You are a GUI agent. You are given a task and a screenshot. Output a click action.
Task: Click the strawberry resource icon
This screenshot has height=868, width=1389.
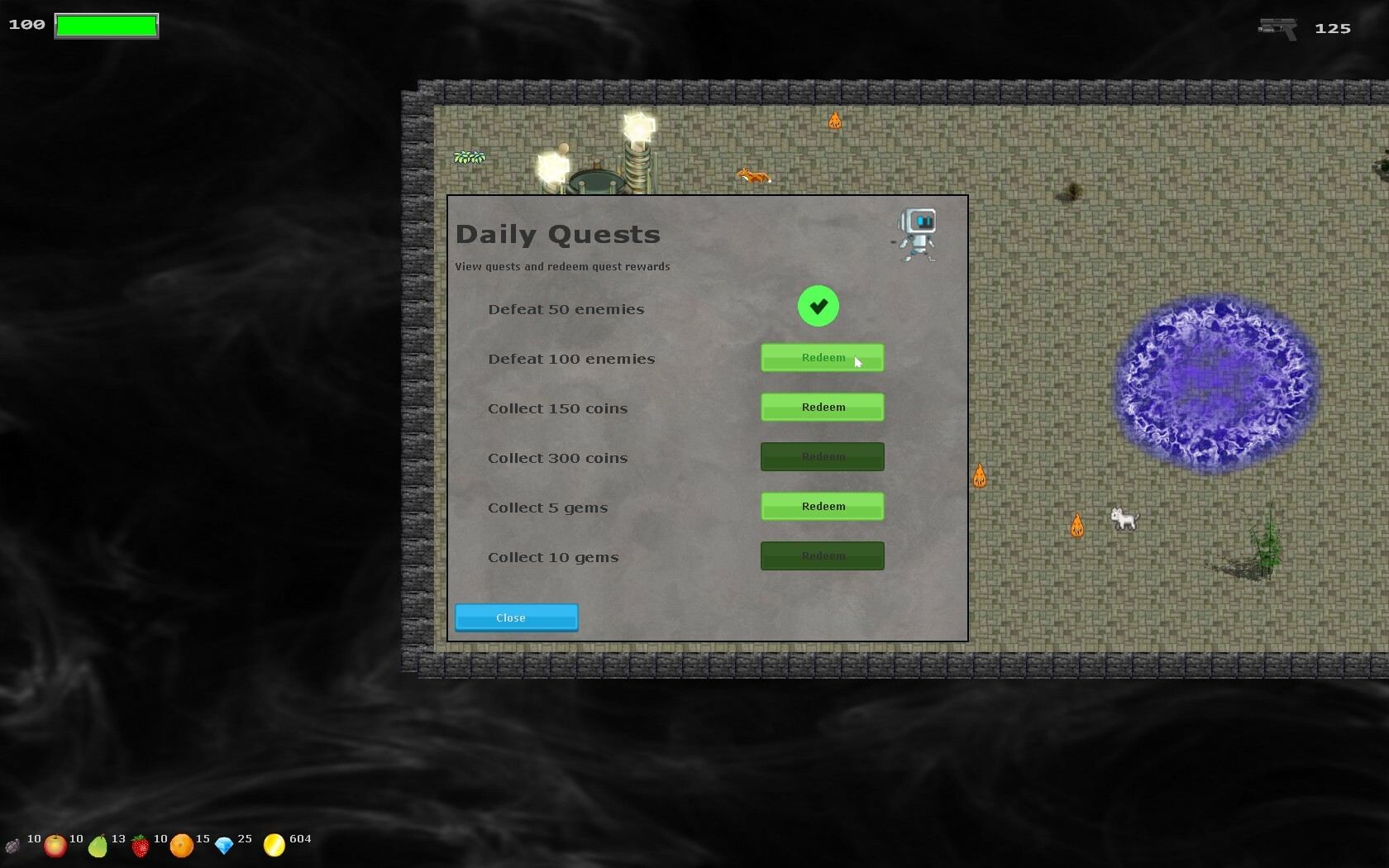coord(141,846)
